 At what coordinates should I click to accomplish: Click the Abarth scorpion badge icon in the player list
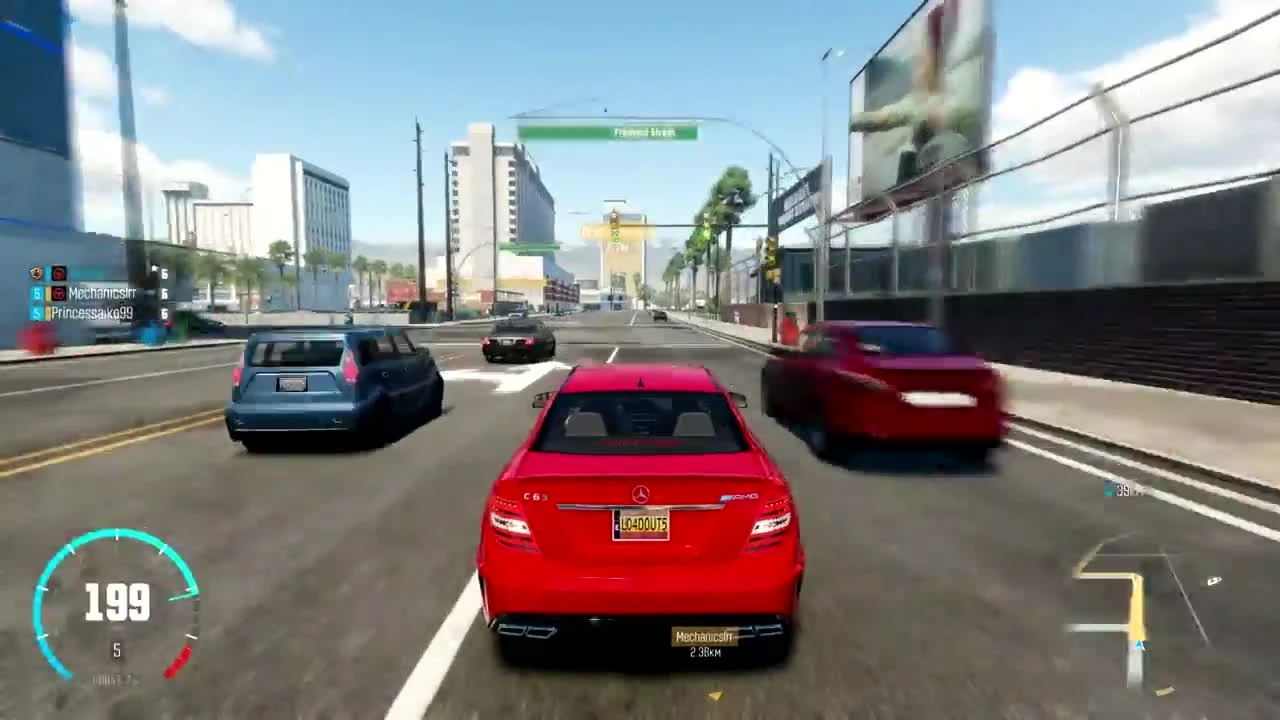(37, 273)
